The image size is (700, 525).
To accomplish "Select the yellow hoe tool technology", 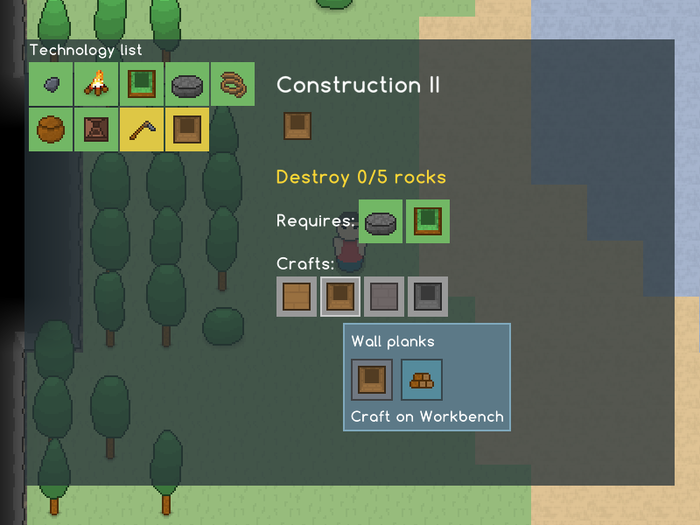I will 142,129.
